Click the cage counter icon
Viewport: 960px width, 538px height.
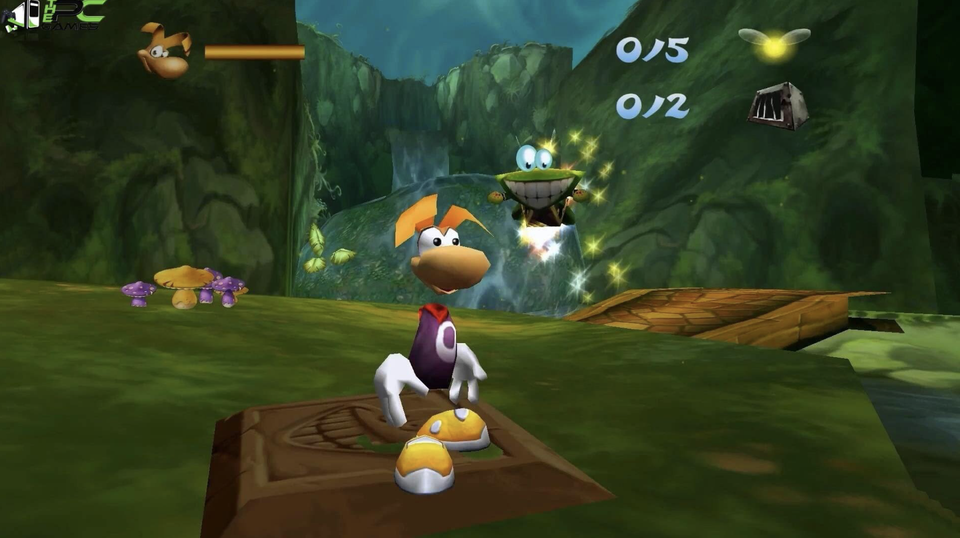tap(778, 106)
